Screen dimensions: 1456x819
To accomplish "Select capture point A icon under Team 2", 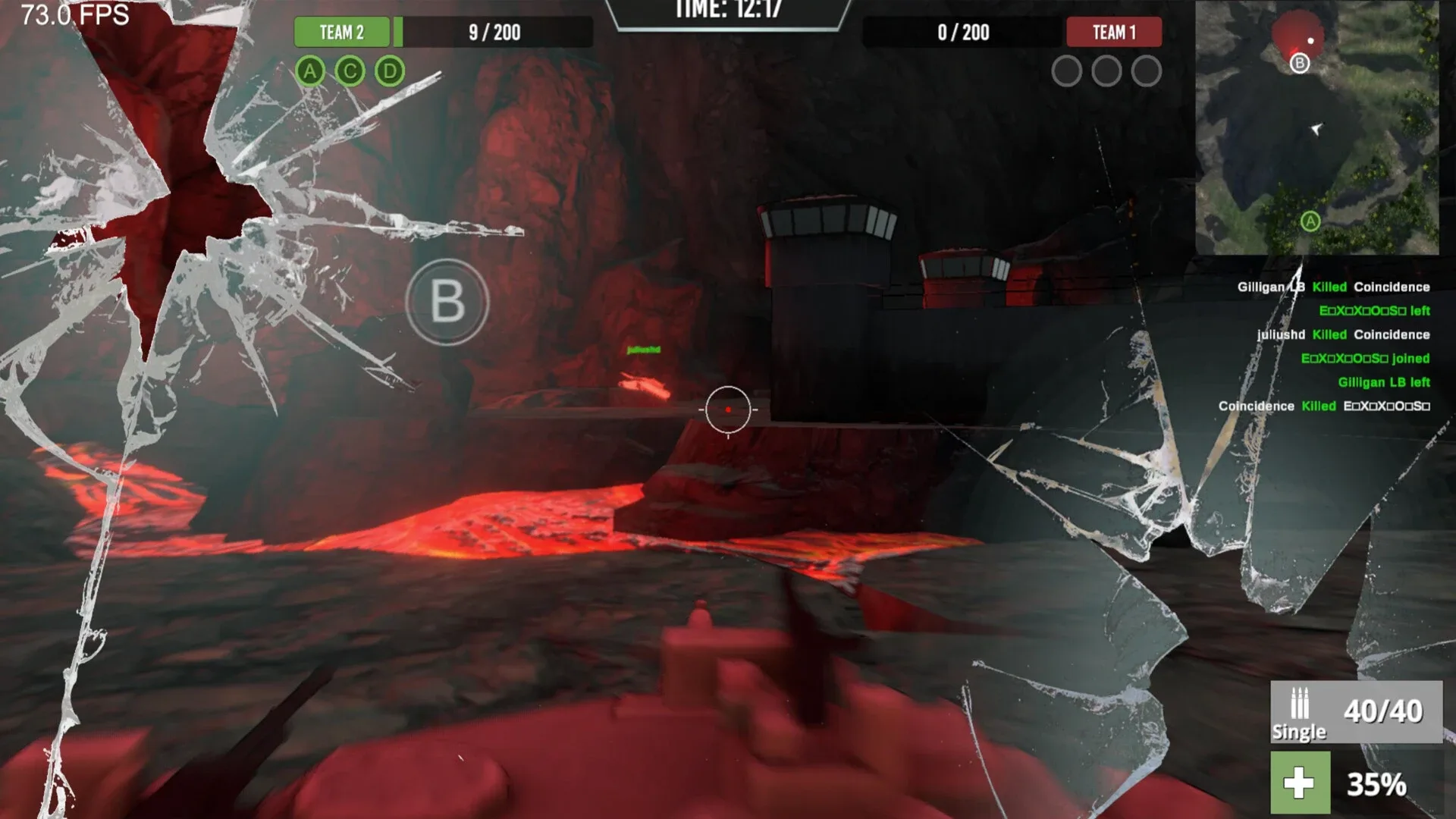I will [x=309, y=72].
